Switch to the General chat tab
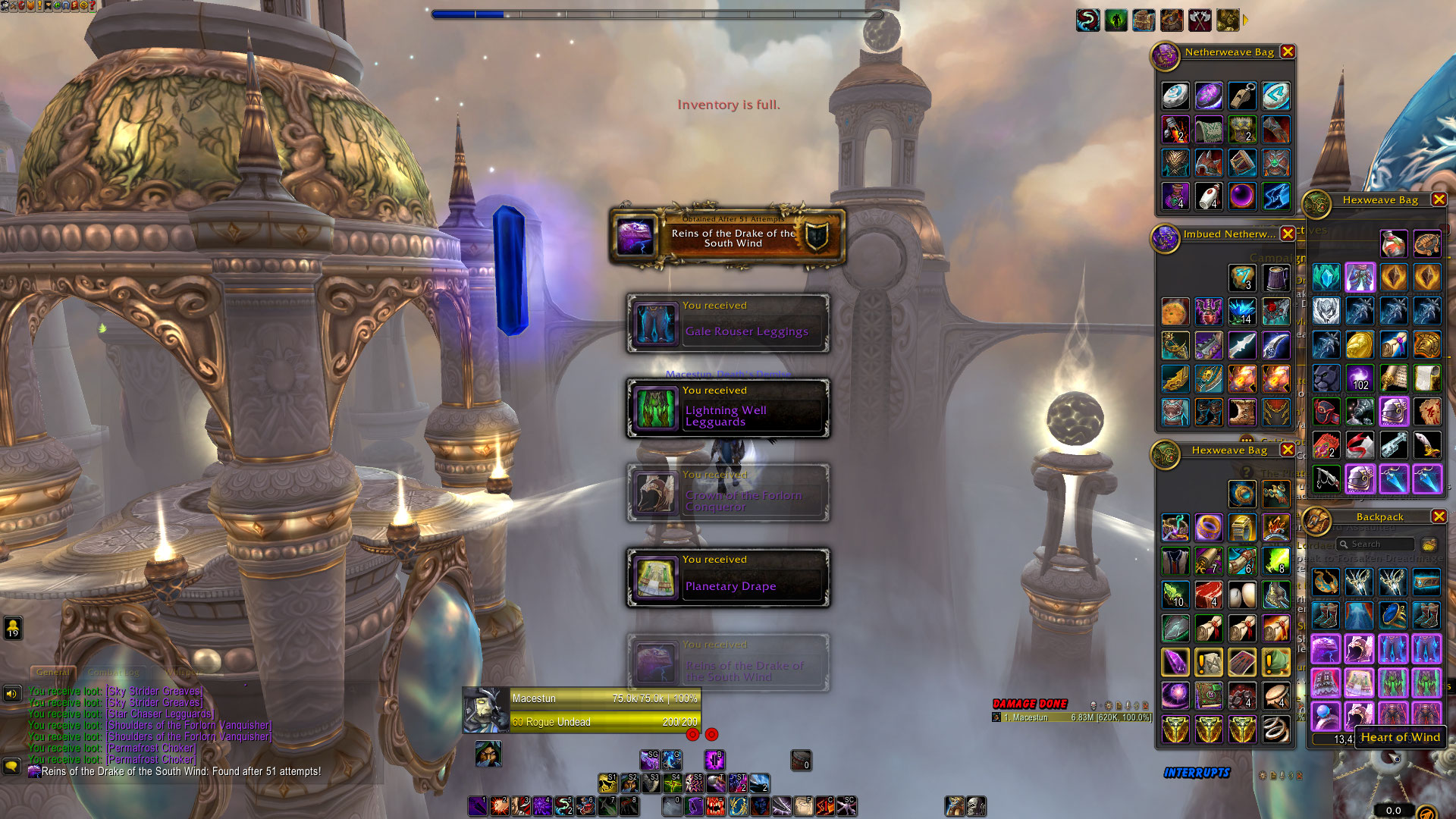This screenshot has width=1456, height=819. [x=53, y=672]
